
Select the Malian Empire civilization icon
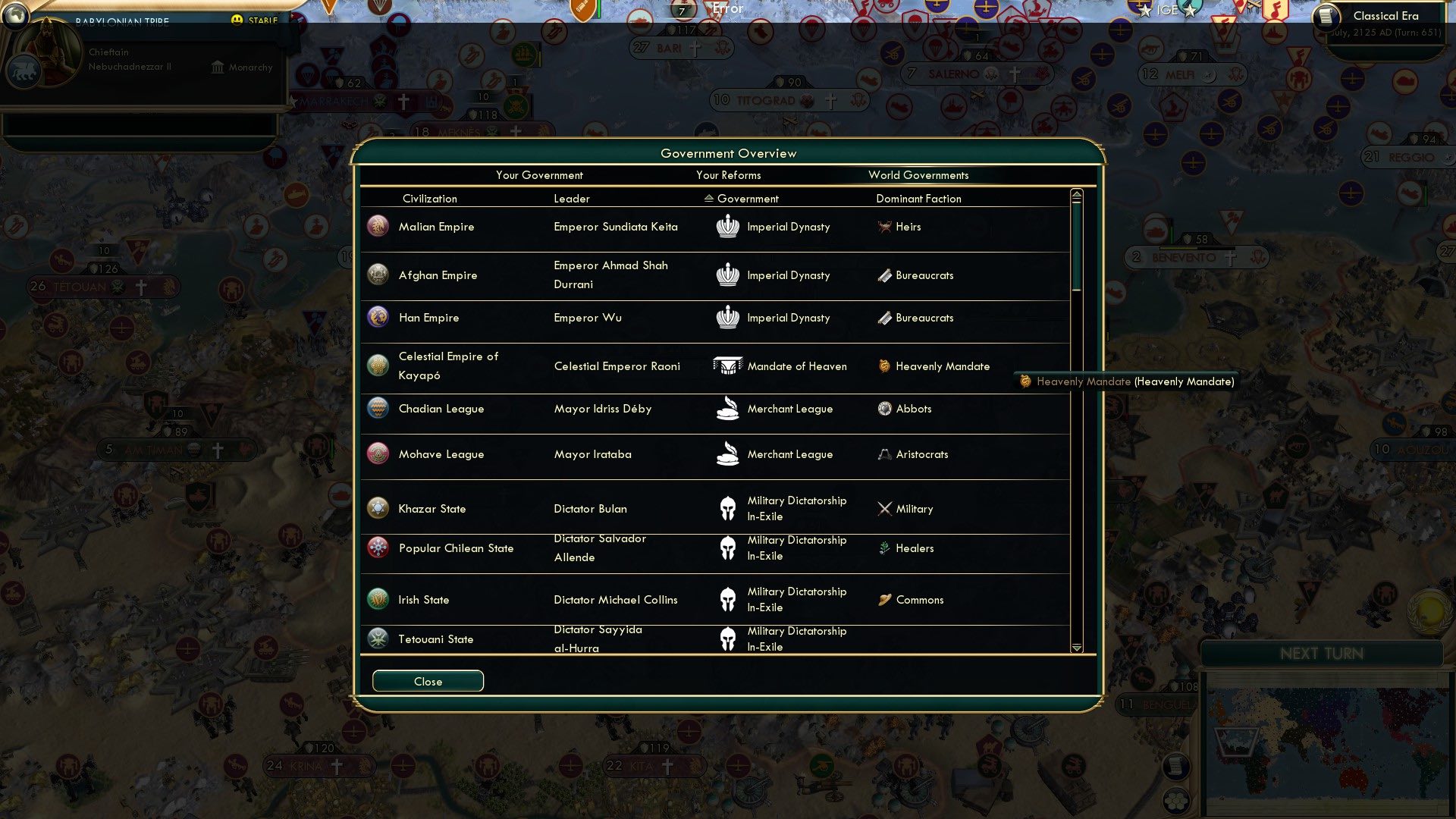click(x=378, y=226)
